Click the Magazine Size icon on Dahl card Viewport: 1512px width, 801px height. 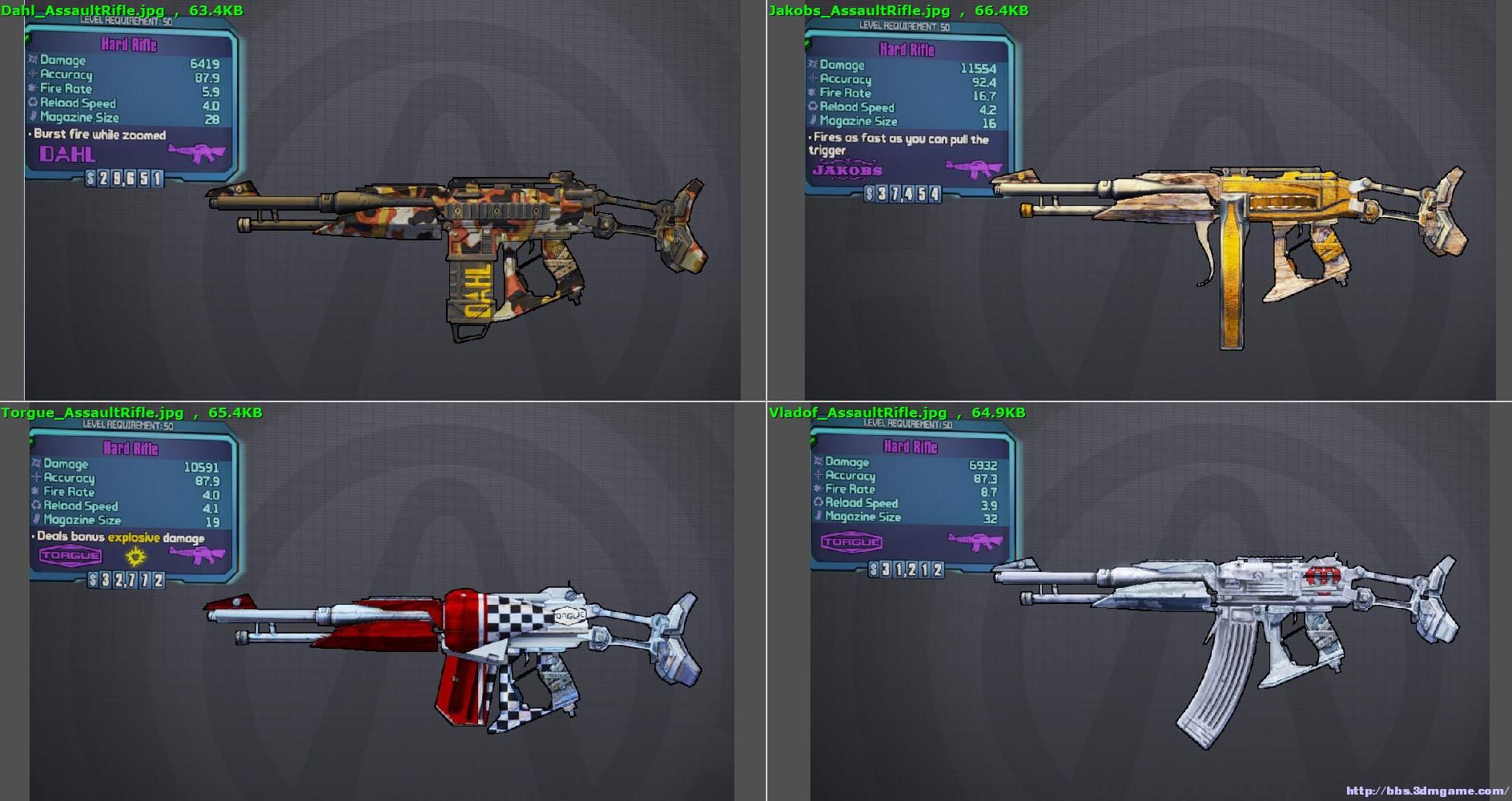tap(32, 118)
